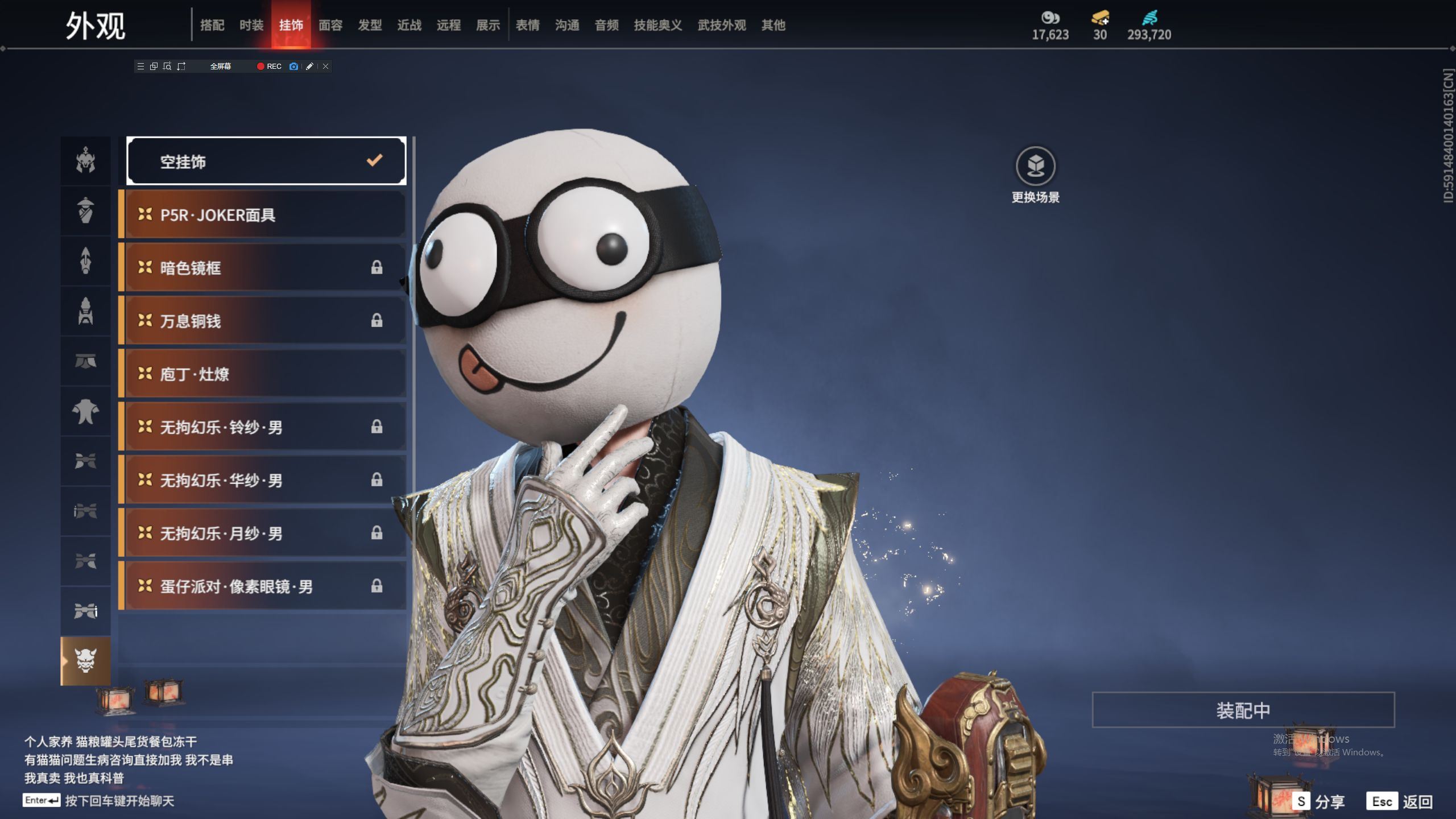This screenshot has width=1456, height=819.
Task: Open the 分享 share option
Action: coord(1318,801)
